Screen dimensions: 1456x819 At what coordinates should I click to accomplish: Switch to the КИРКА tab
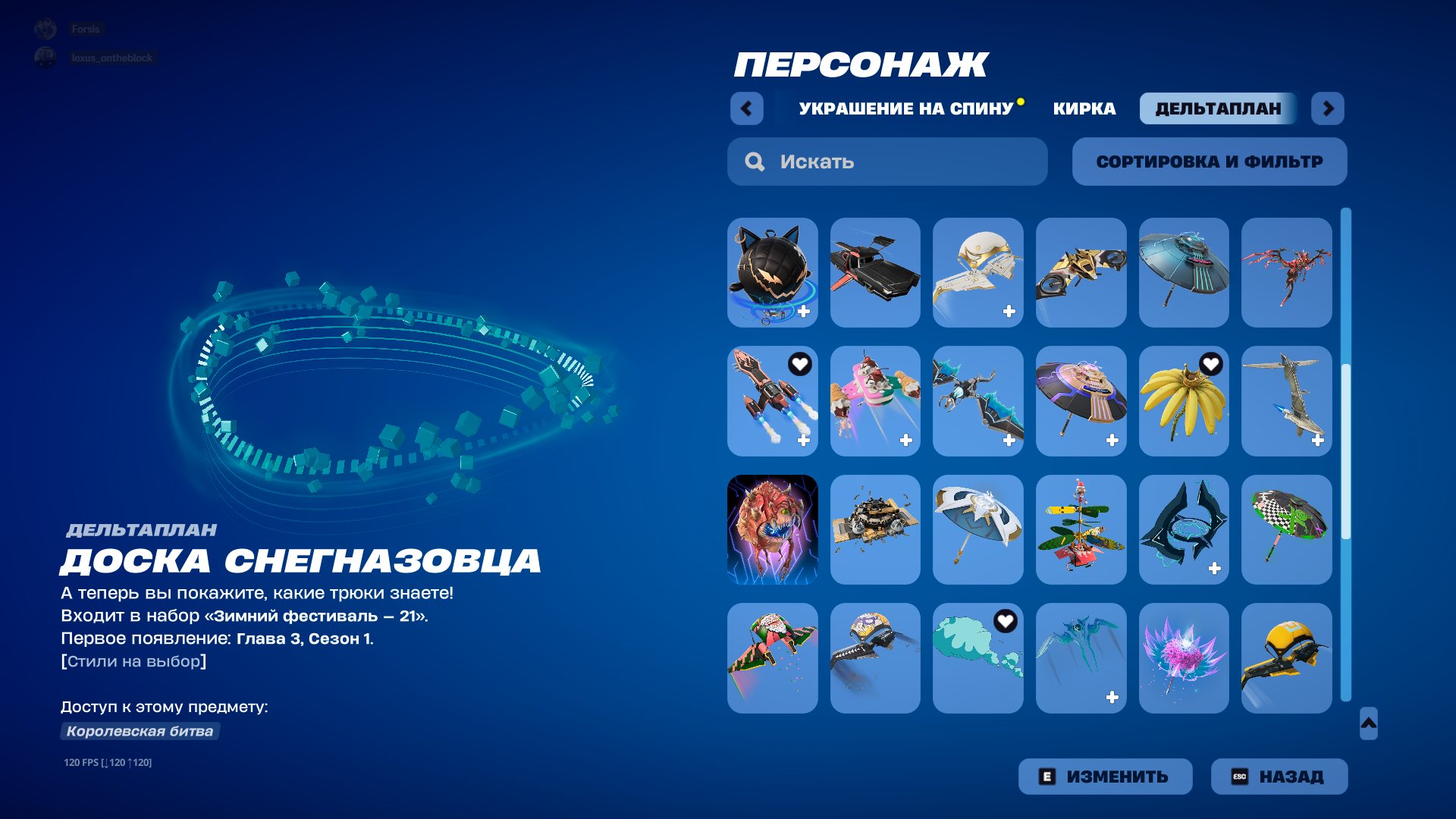tap(1083, 108)
